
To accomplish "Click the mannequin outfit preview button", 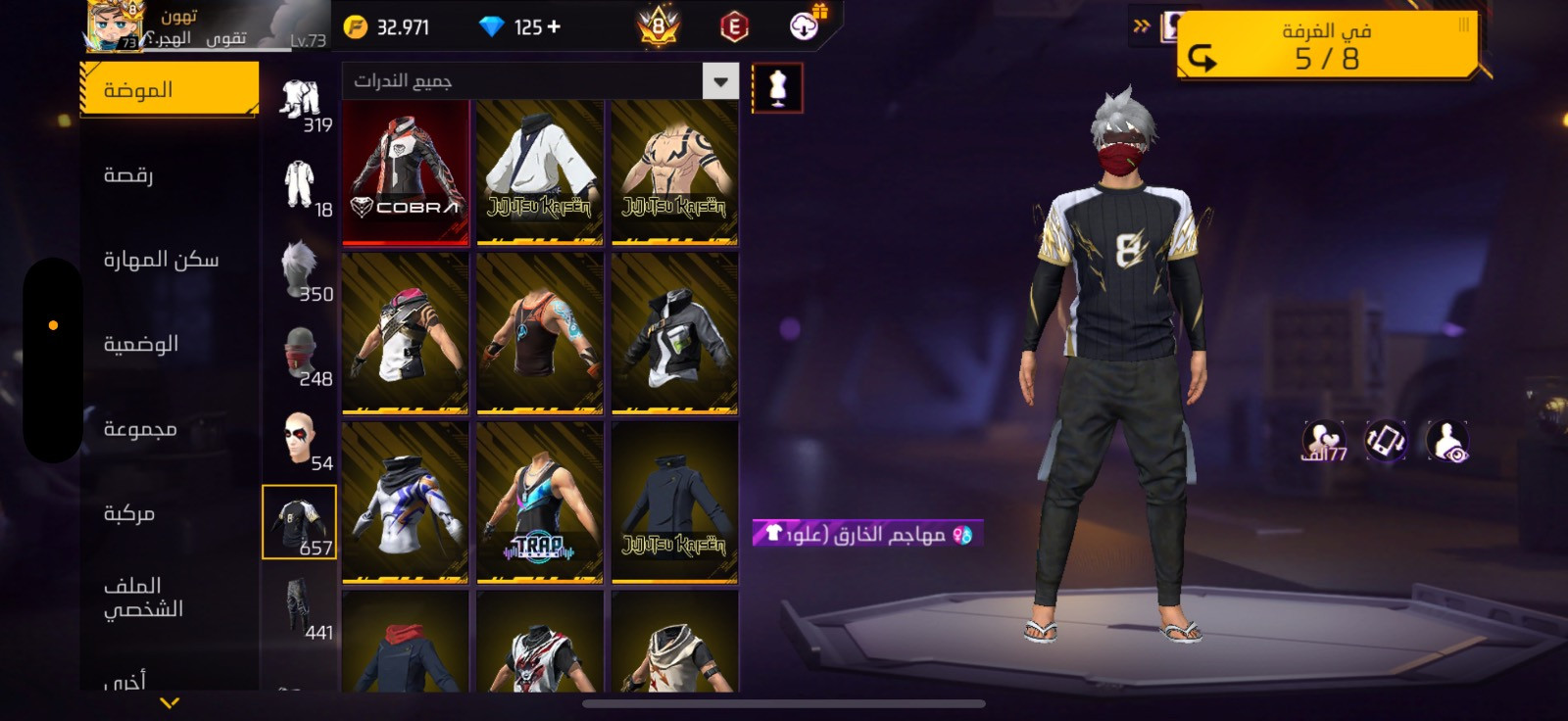I will (x=778, y=88).
